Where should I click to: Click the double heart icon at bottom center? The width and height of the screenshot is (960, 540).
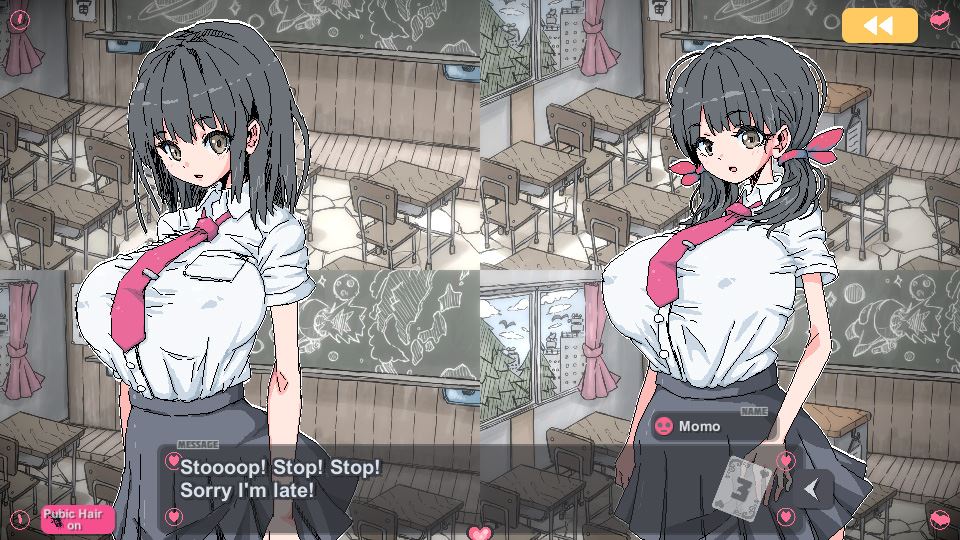[x=481, y=532]
